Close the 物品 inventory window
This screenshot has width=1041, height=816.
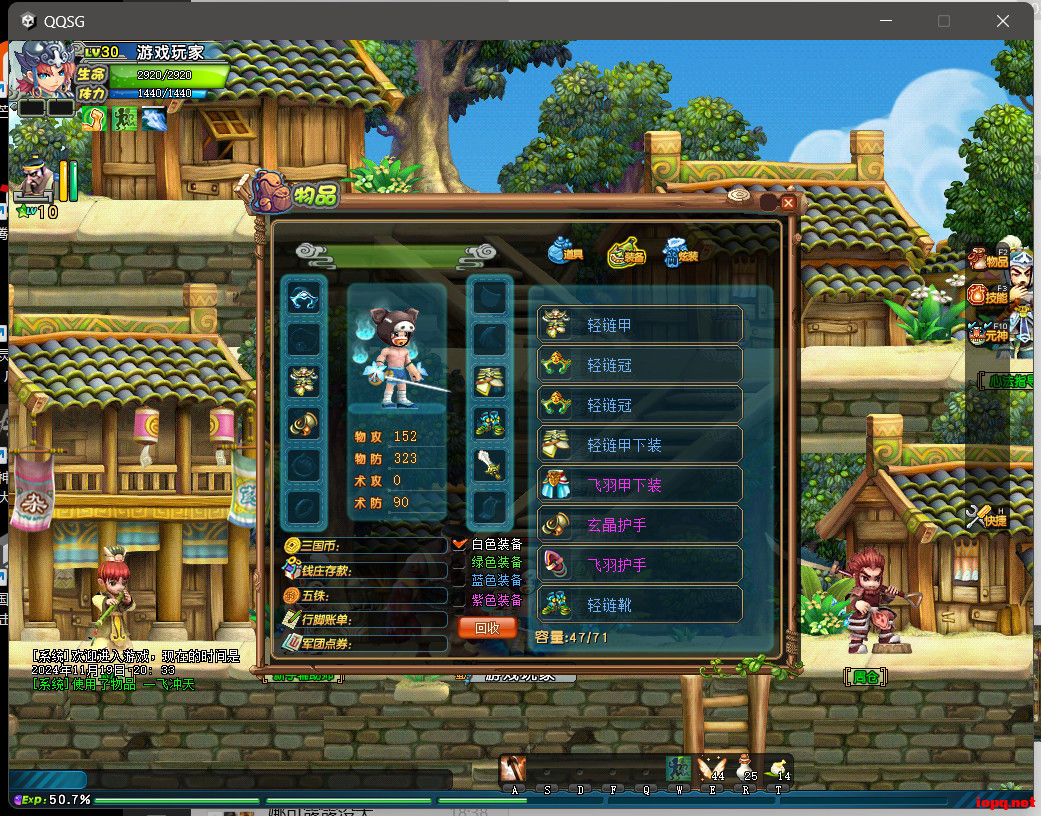(x=788, y=203)
